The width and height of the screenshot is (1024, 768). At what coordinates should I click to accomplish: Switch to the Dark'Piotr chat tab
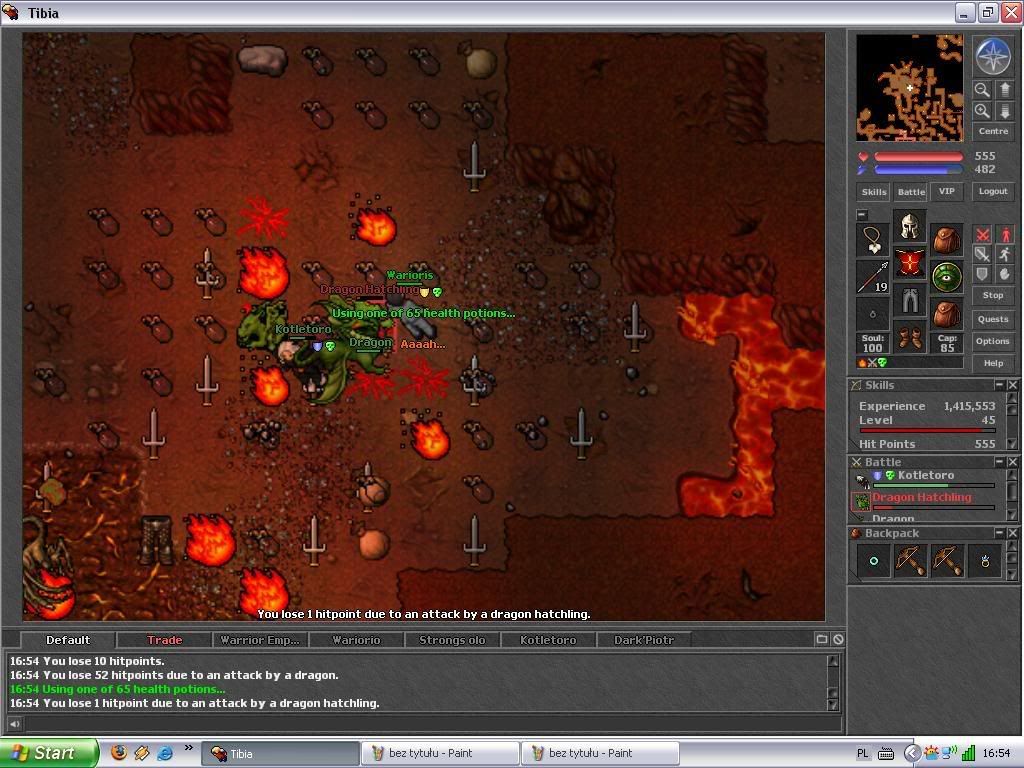point(643,640)
